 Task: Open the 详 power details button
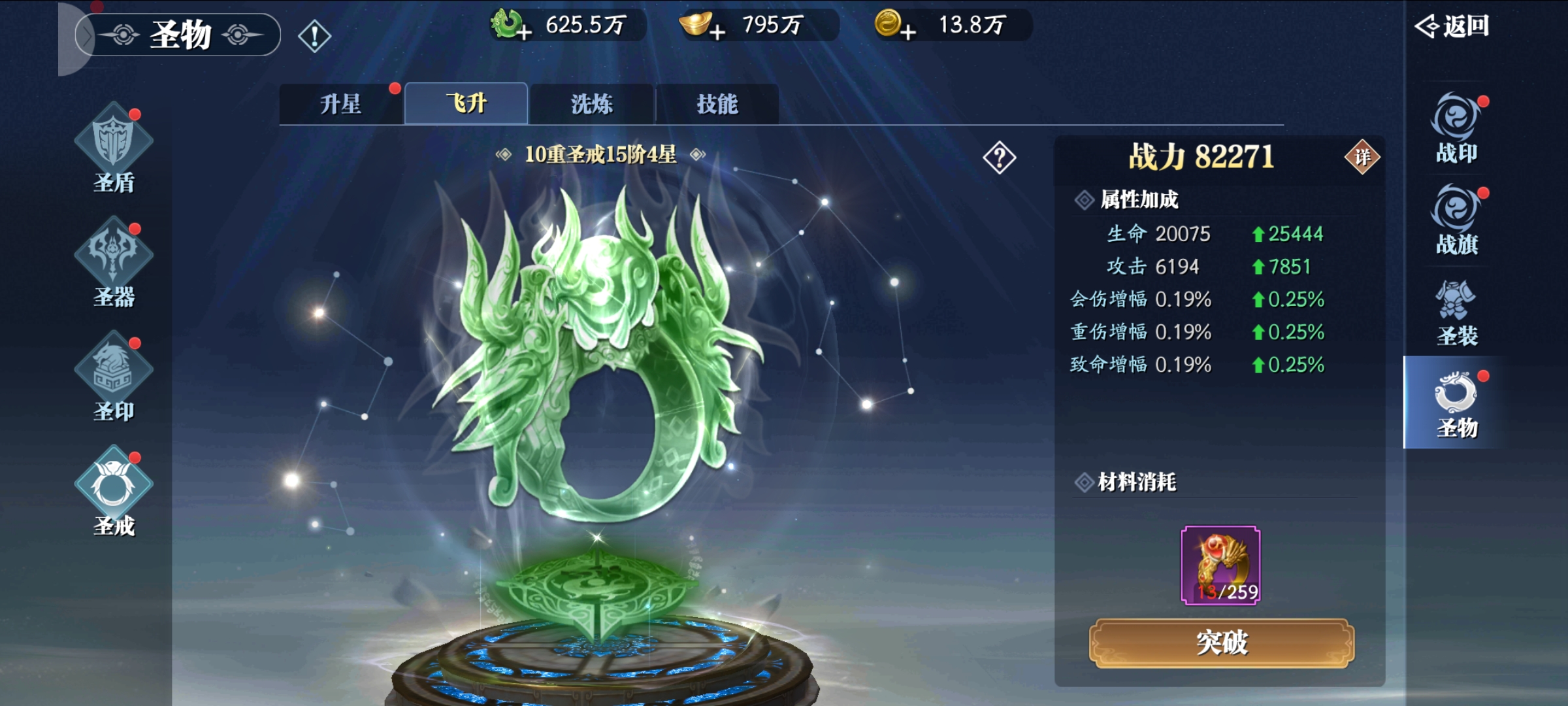coord(1362,157)
